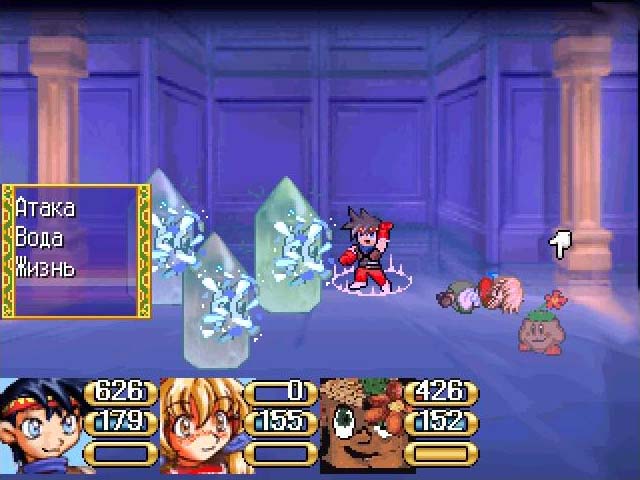
Task: Choose the Вода magic command
Action: tap(40, 238)
